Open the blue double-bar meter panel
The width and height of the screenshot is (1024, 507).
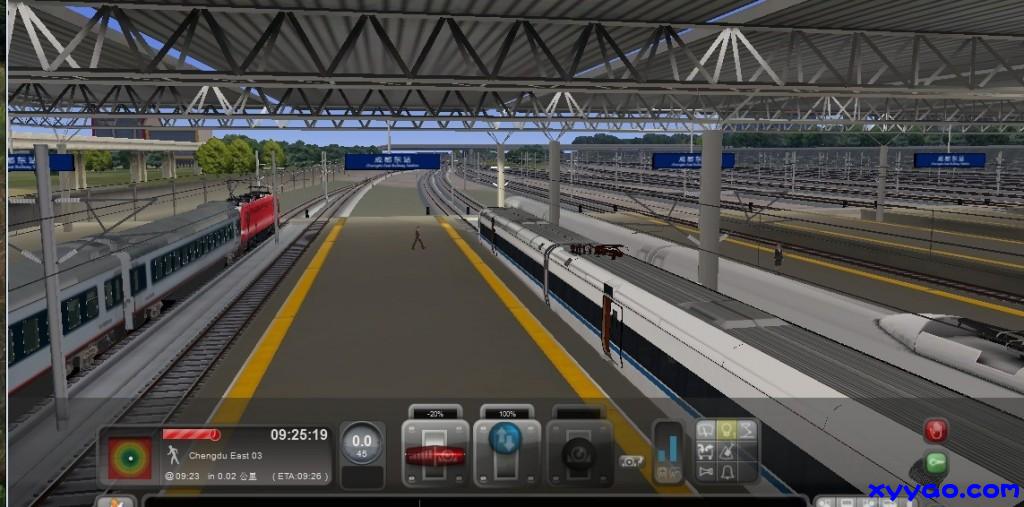coord(667,452)
